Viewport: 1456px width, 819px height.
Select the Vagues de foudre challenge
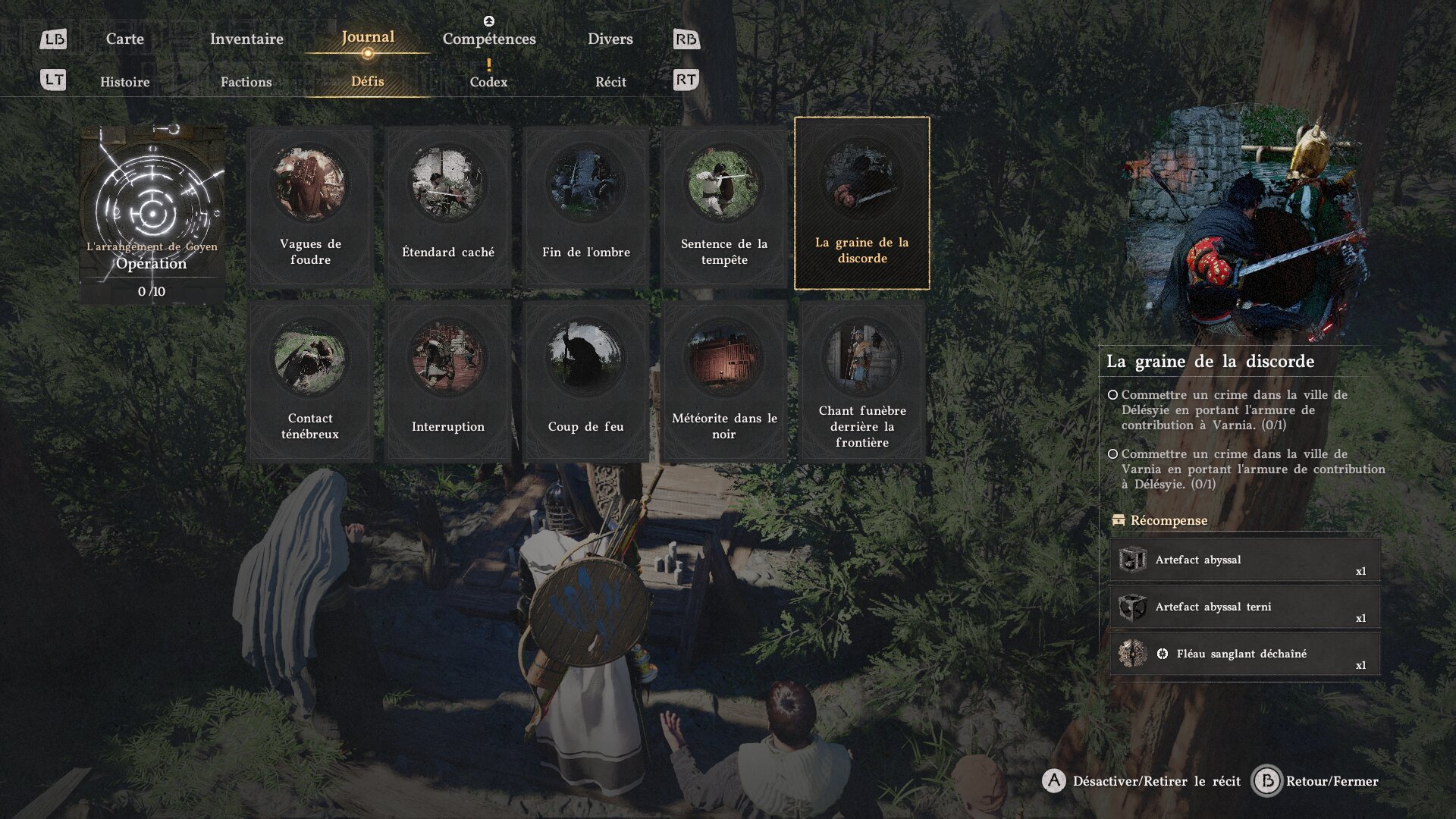[x=310, y=206]
